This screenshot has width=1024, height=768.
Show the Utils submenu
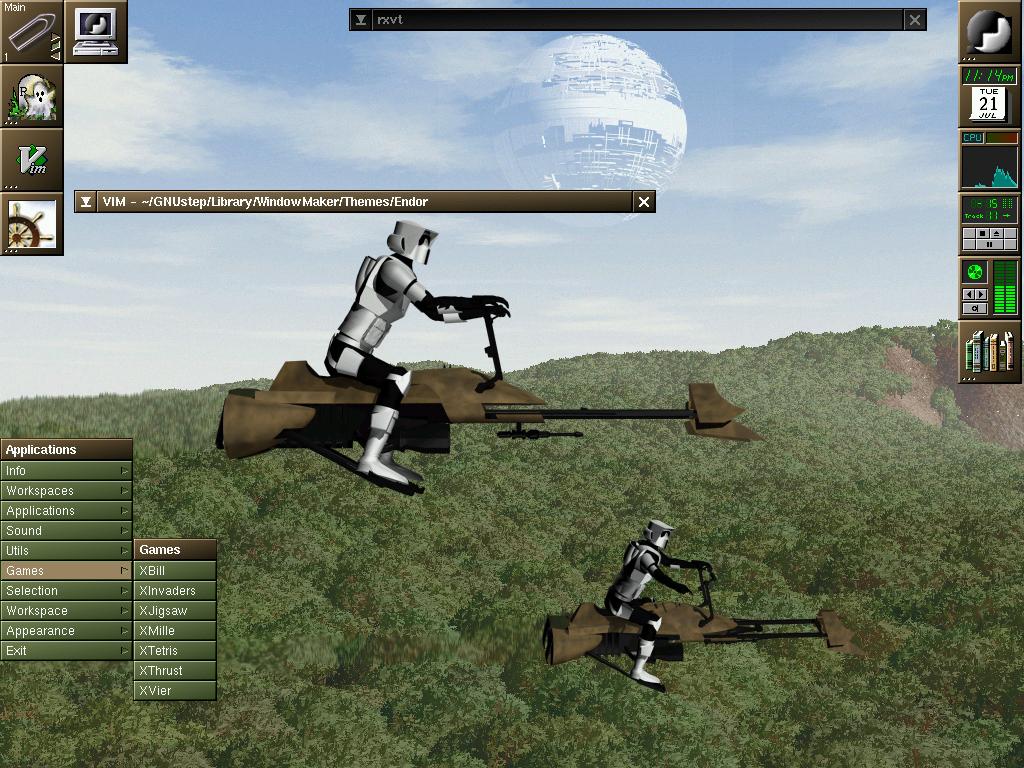66,551
